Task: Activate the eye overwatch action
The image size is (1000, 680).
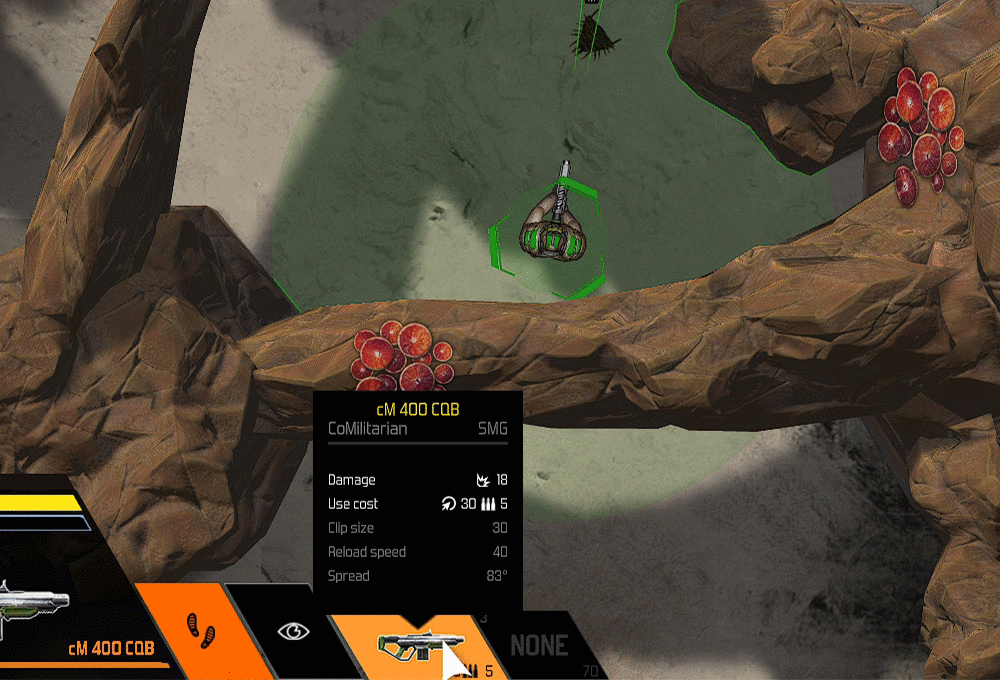Action: pyautogui.click(x=293, y=631)
